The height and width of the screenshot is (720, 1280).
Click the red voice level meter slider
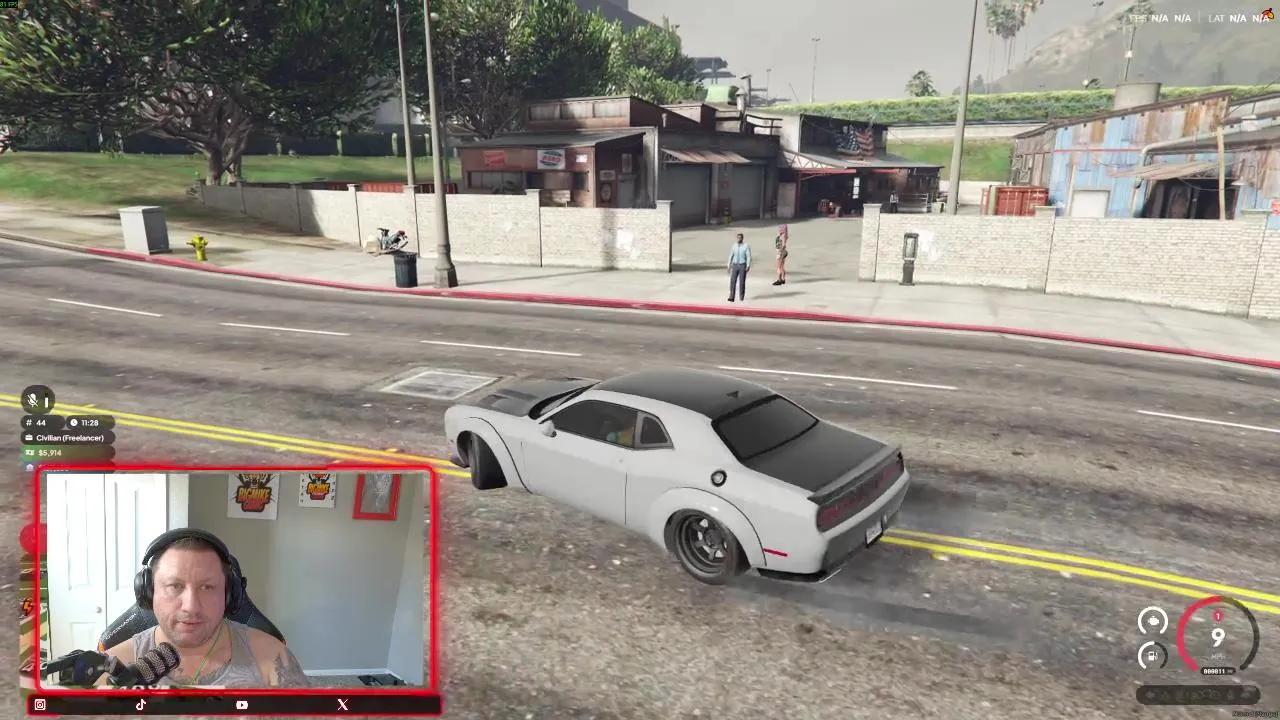pos(47,402)
